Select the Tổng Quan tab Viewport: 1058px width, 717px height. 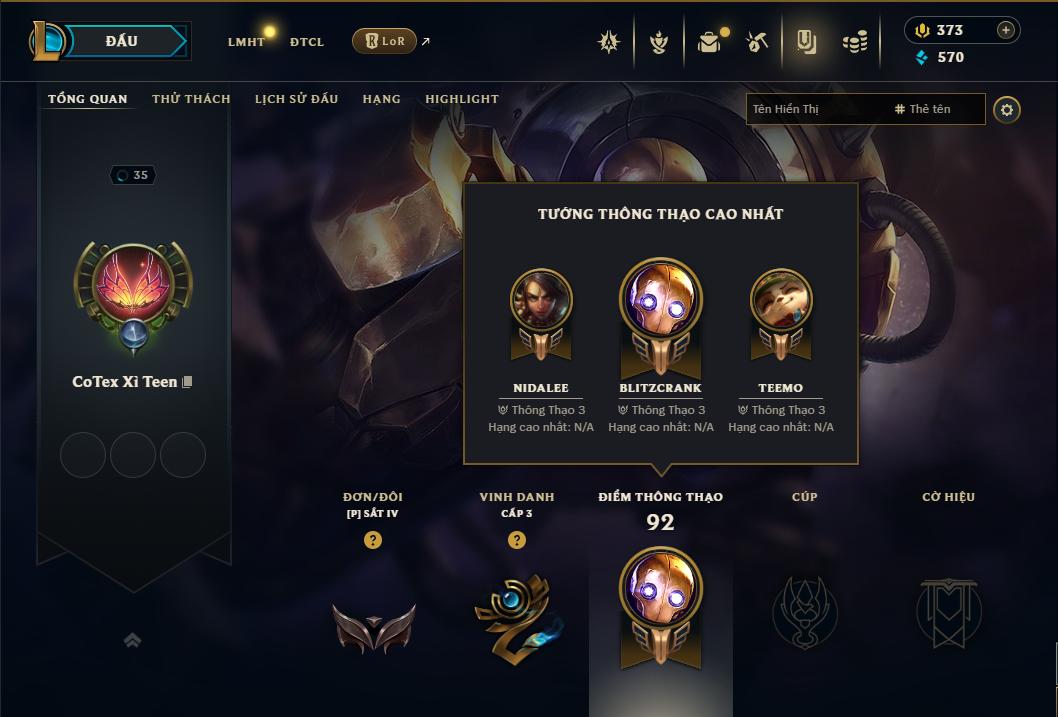coord(88,99)
